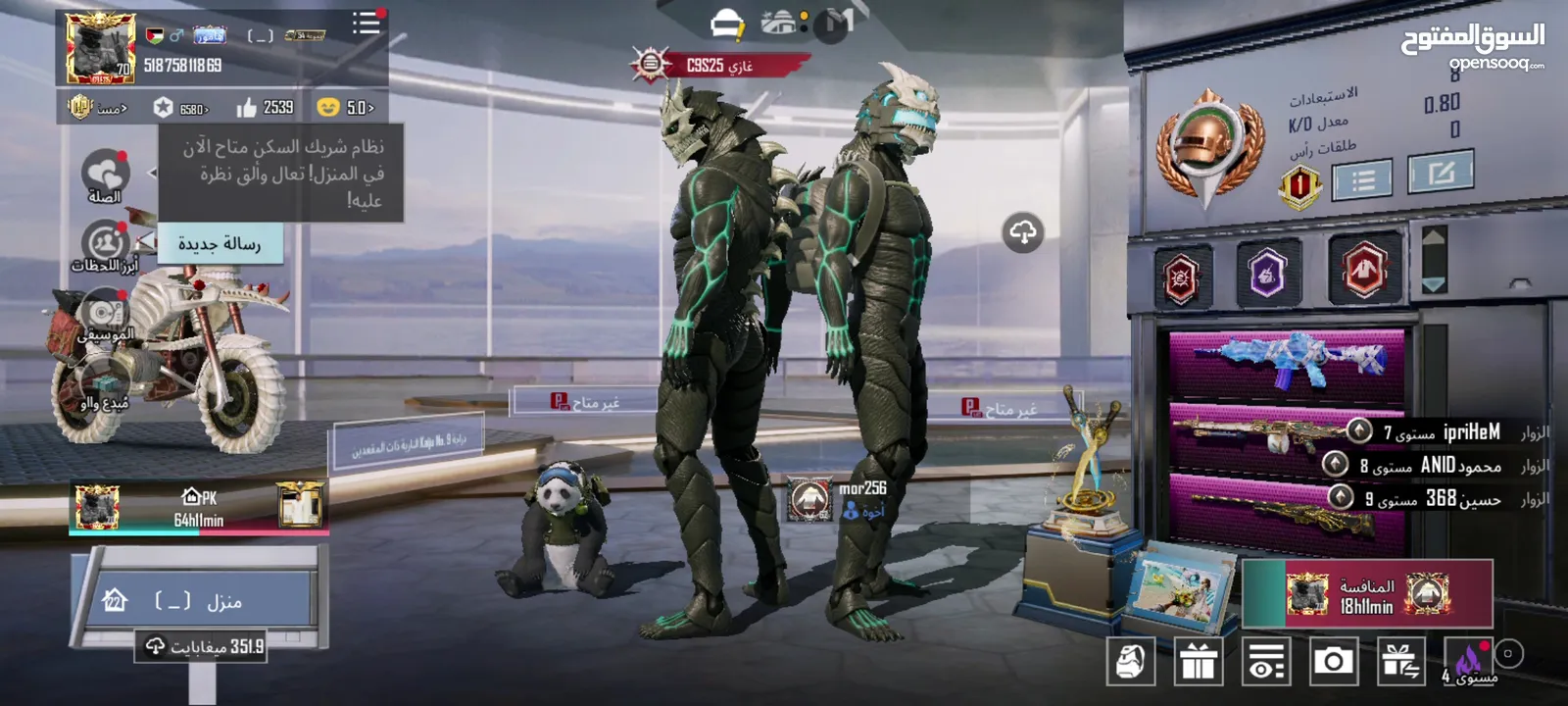
Task: Open the camera screenshot button
Action: 1333,662
